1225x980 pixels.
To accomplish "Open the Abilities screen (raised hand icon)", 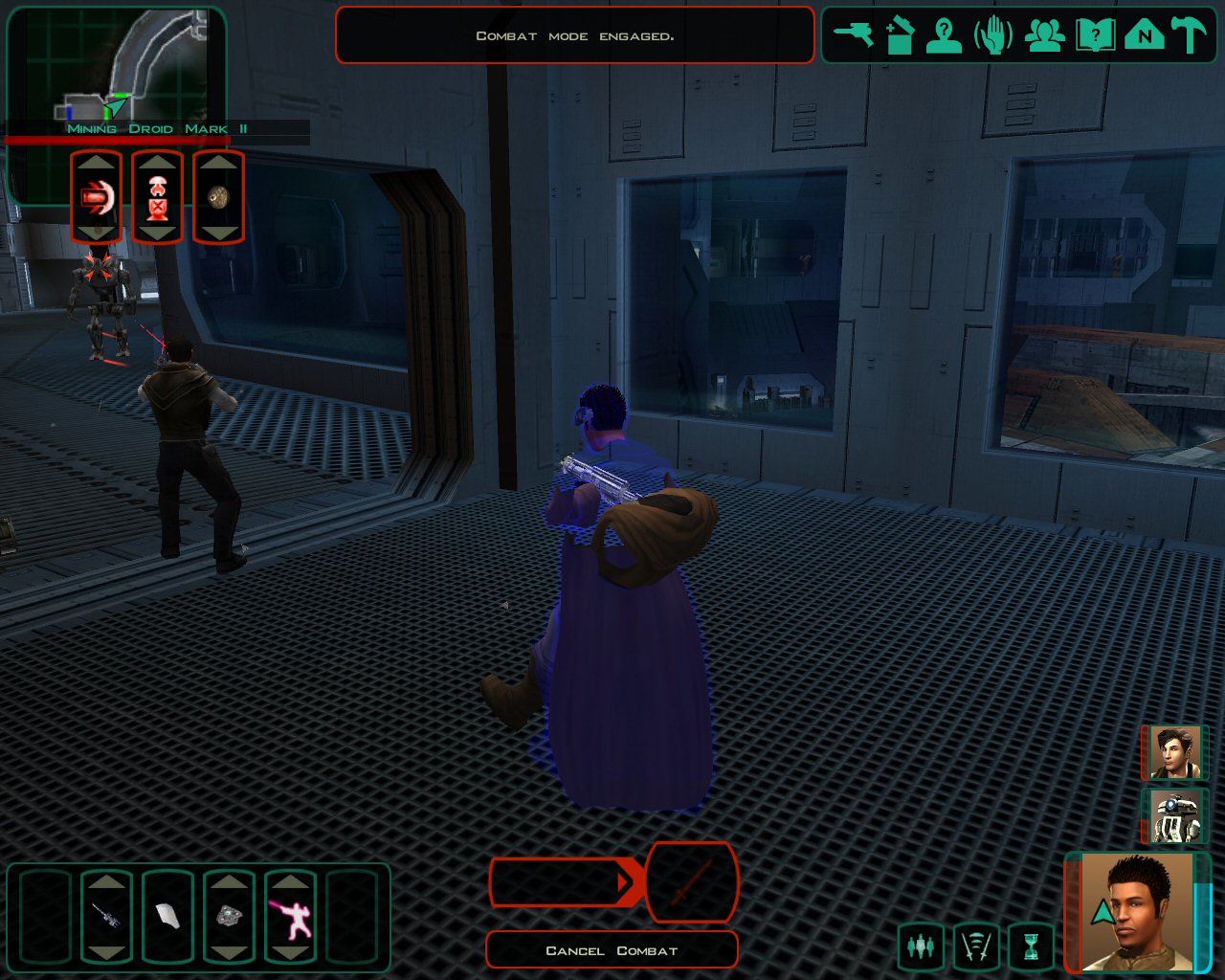I will [993, 35].
